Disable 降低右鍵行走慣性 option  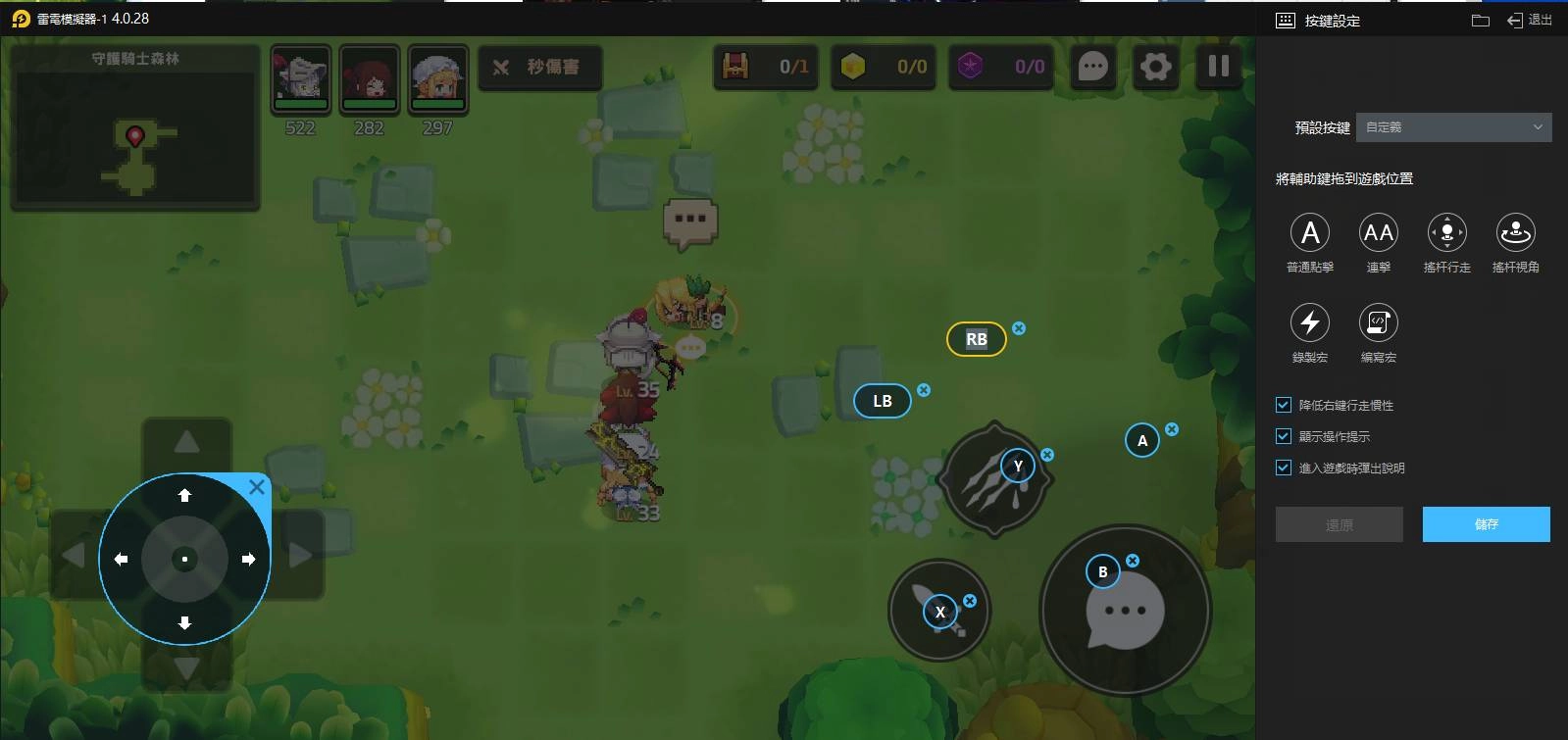(x=1282, y=404)
